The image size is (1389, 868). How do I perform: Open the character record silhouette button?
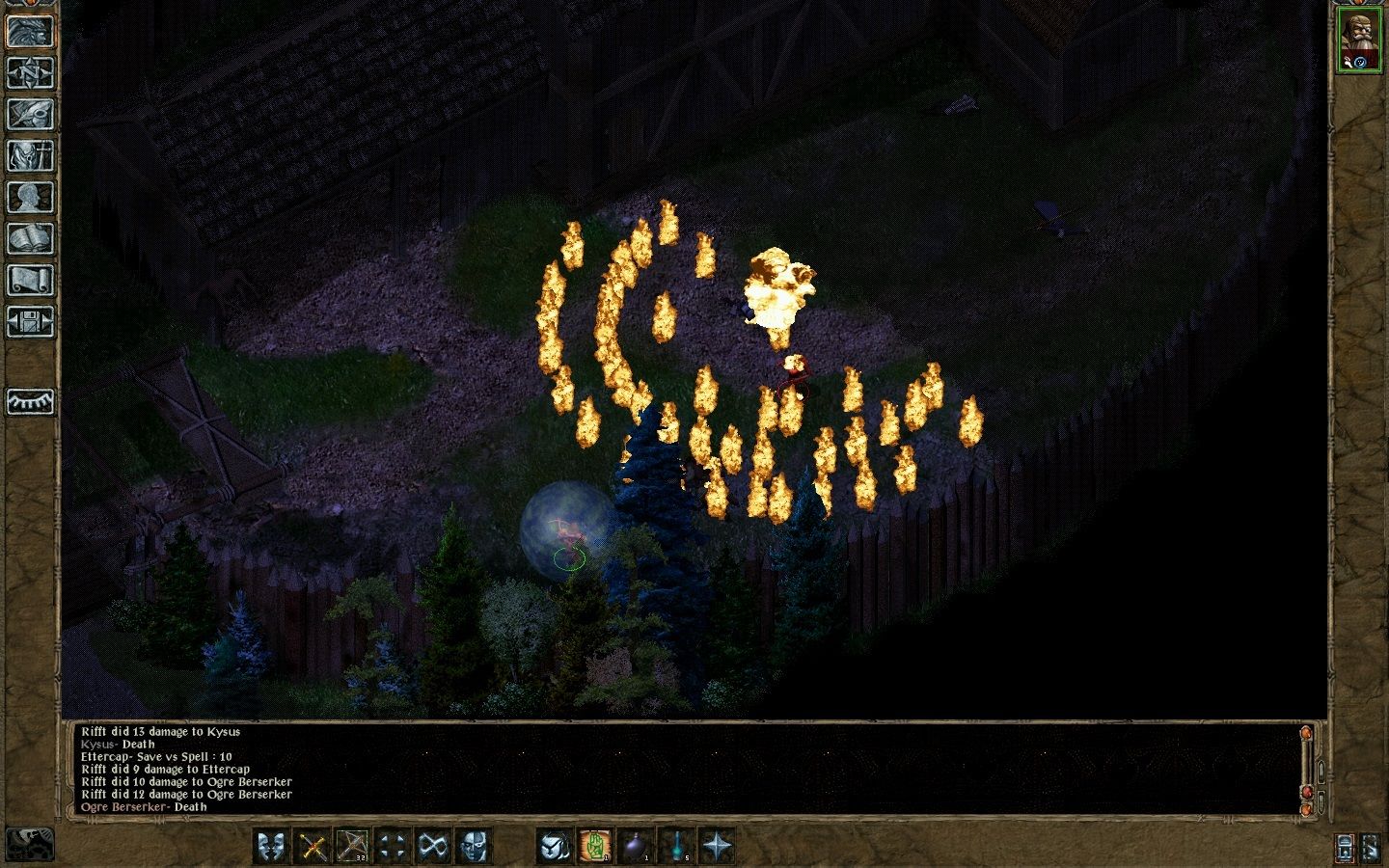30,197
